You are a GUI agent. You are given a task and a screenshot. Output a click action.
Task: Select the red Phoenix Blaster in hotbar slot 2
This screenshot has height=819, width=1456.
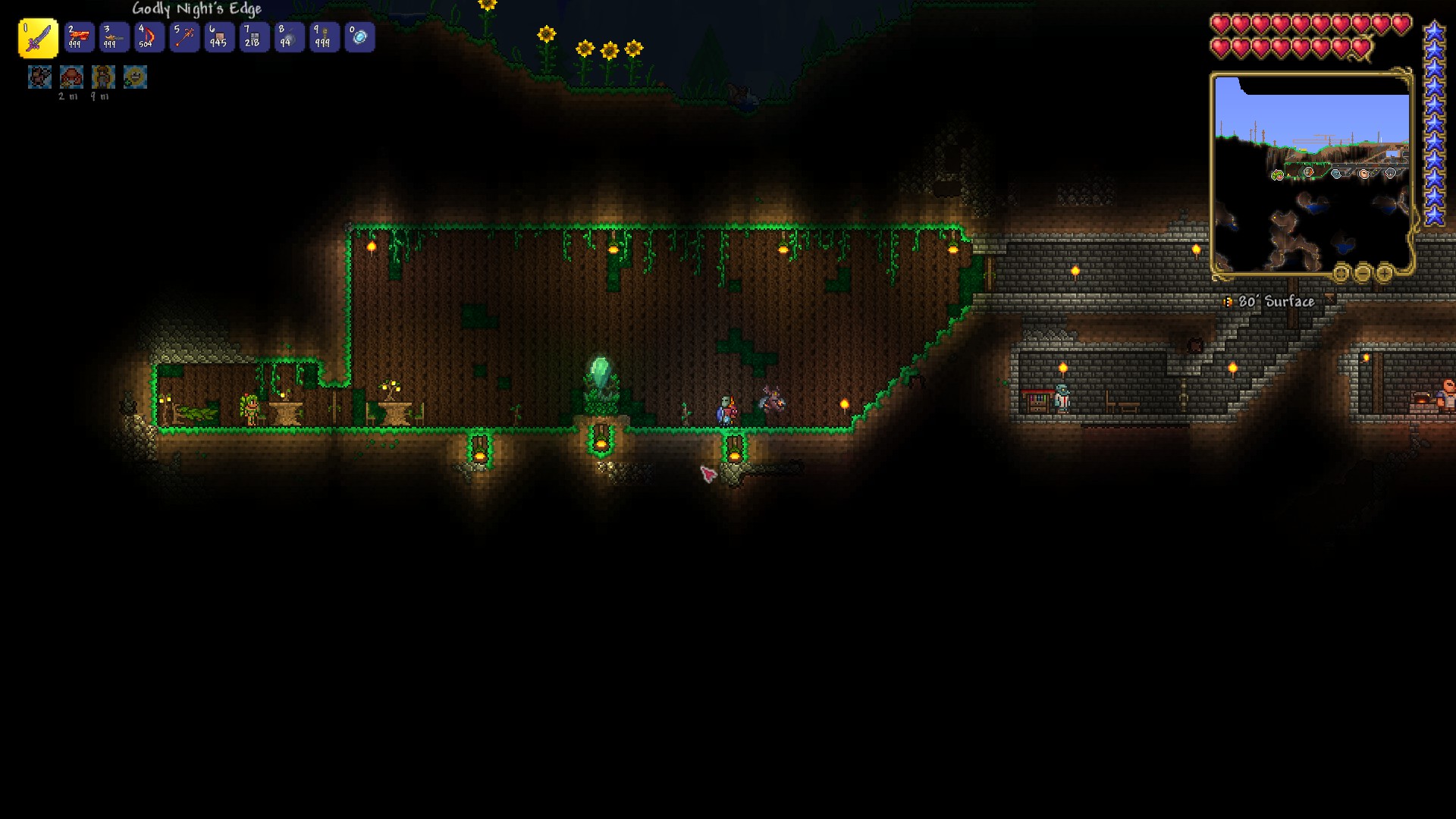click(80, 37)
